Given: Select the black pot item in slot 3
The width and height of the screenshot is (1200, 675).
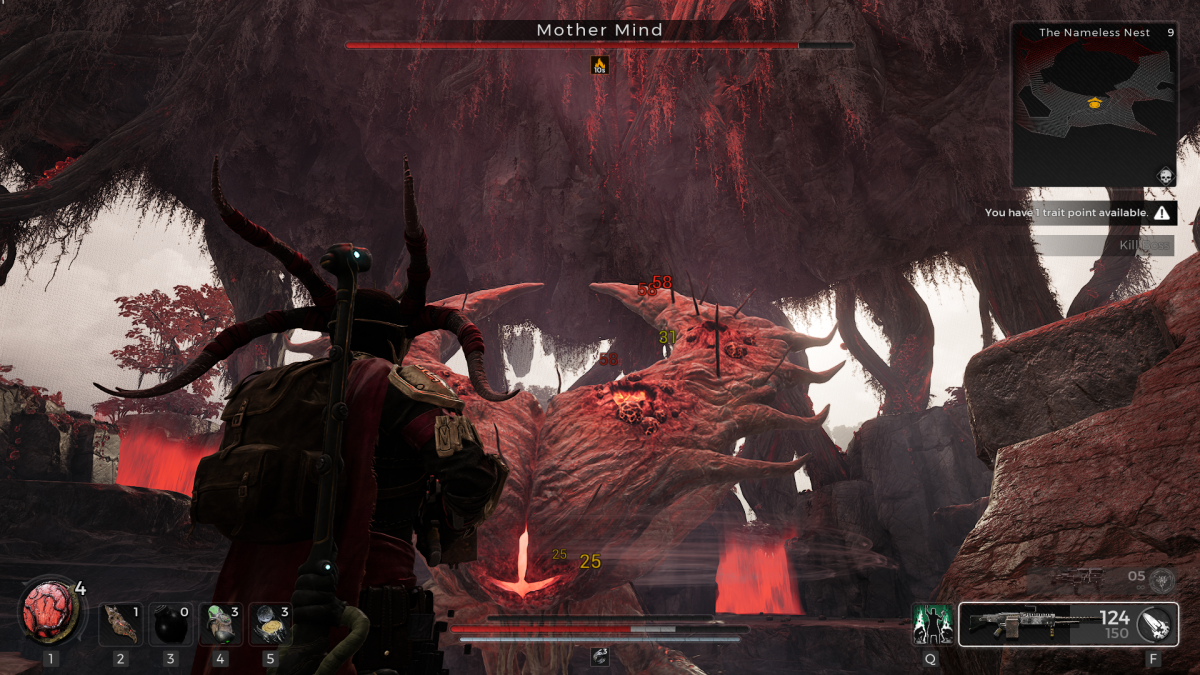Looking at the screenshot, I should tap(171, 625).
